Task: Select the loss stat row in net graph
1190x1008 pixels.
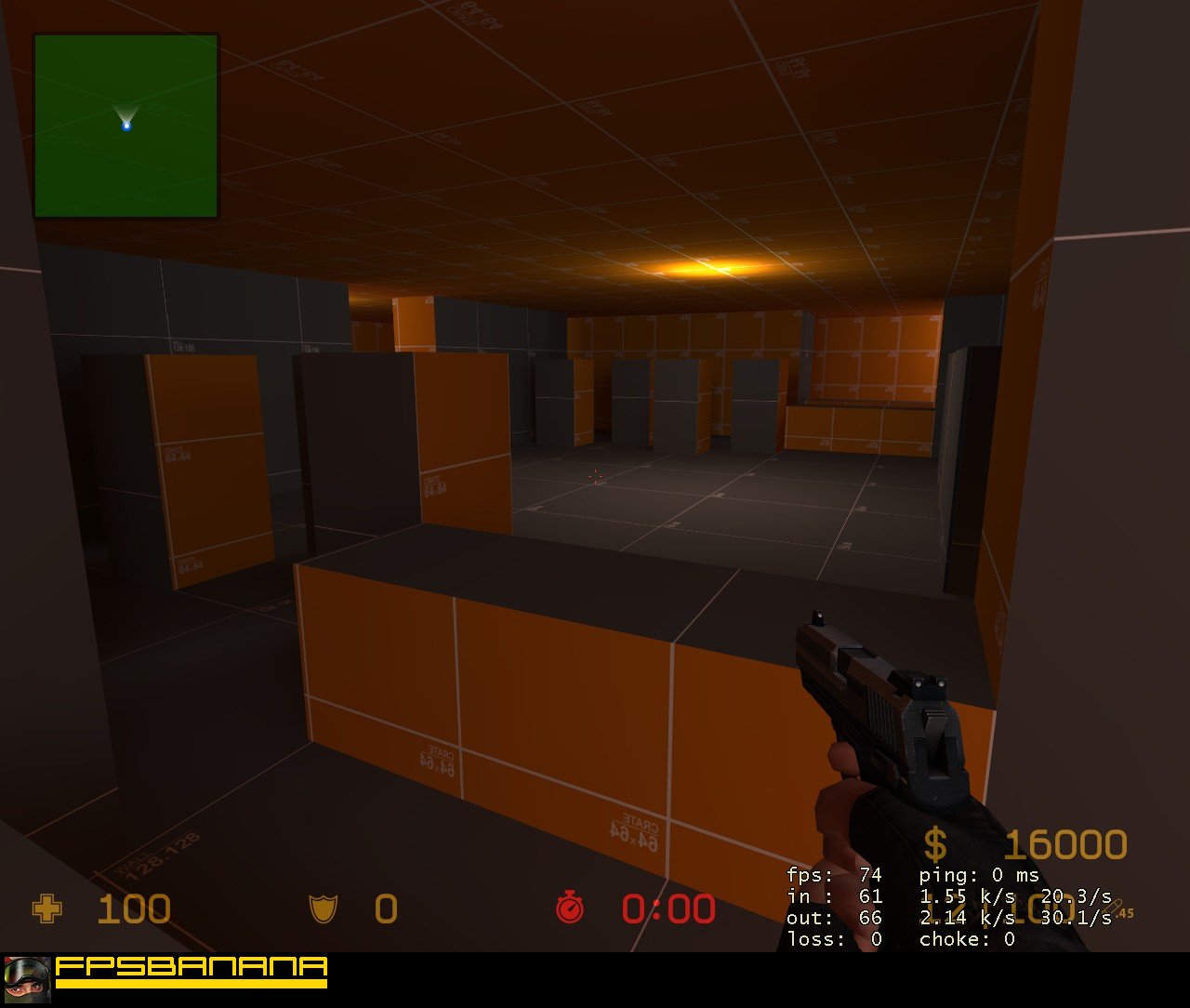Action: coord(835,939)
